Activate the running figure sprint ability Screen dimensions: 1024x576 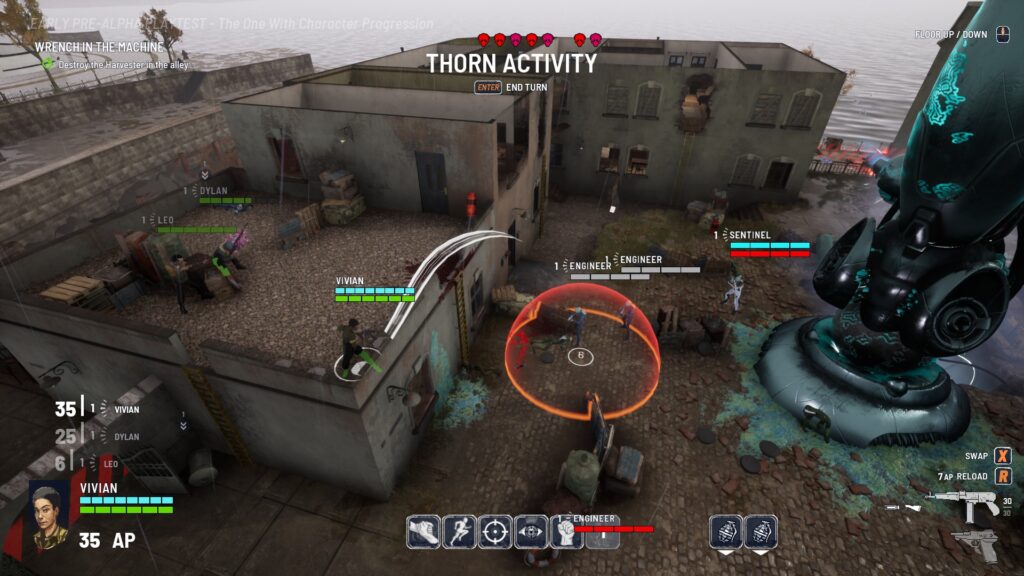click(459, 531)
